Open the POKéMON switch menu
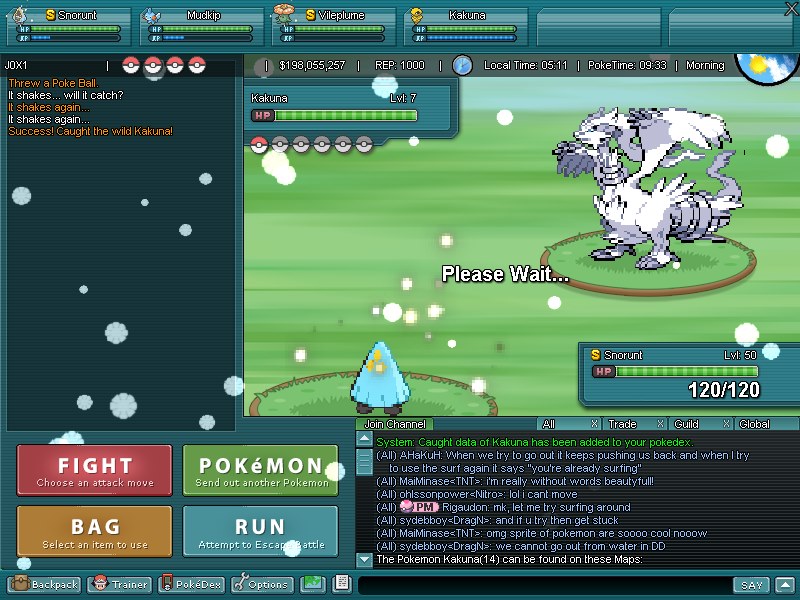 [261, 471]
